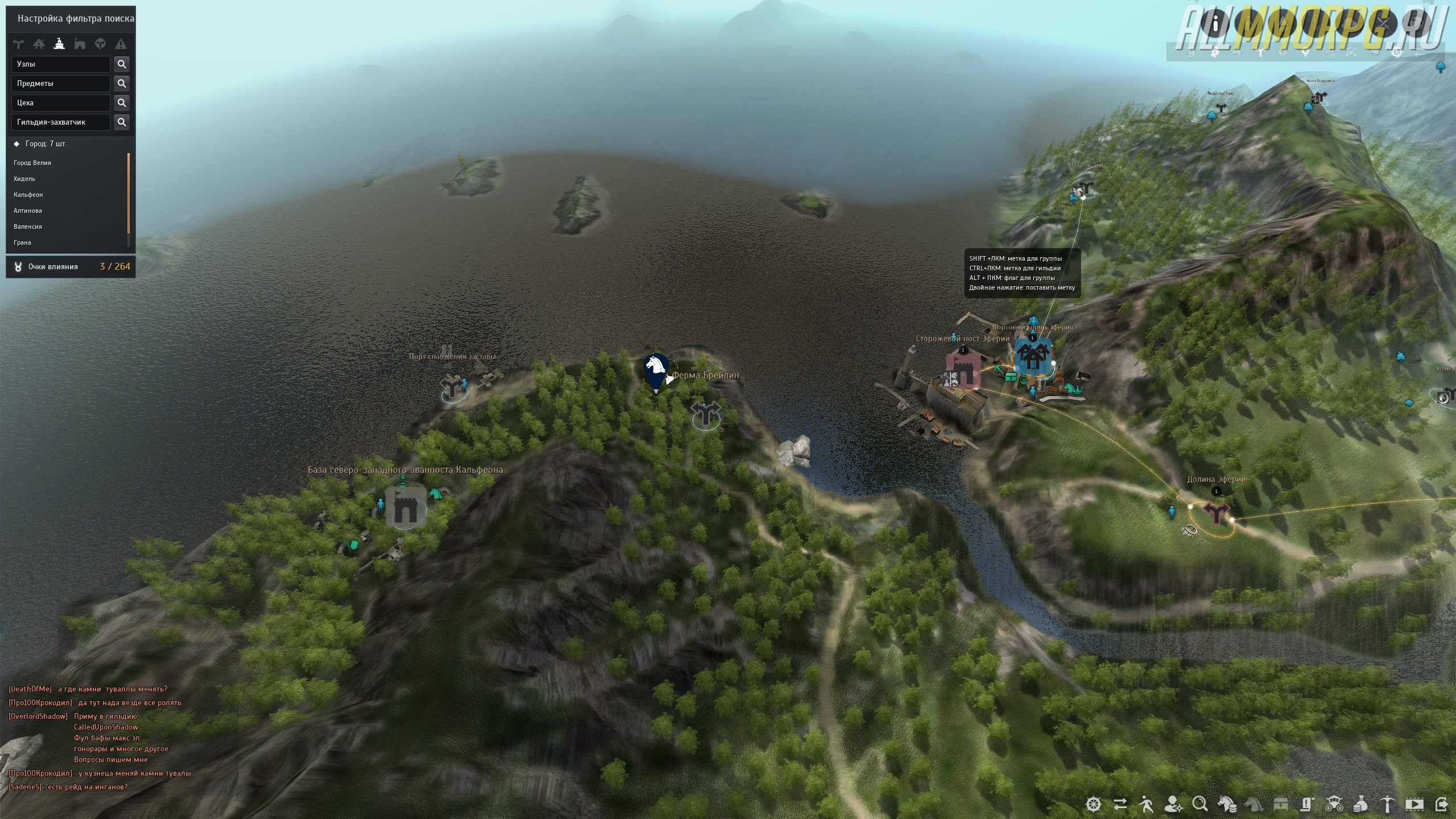This screenshot has height=819, width=1456.
Task: Search nodes with the Узлы magnifier button
Action: pyautogui.click(x=121, y=64)
